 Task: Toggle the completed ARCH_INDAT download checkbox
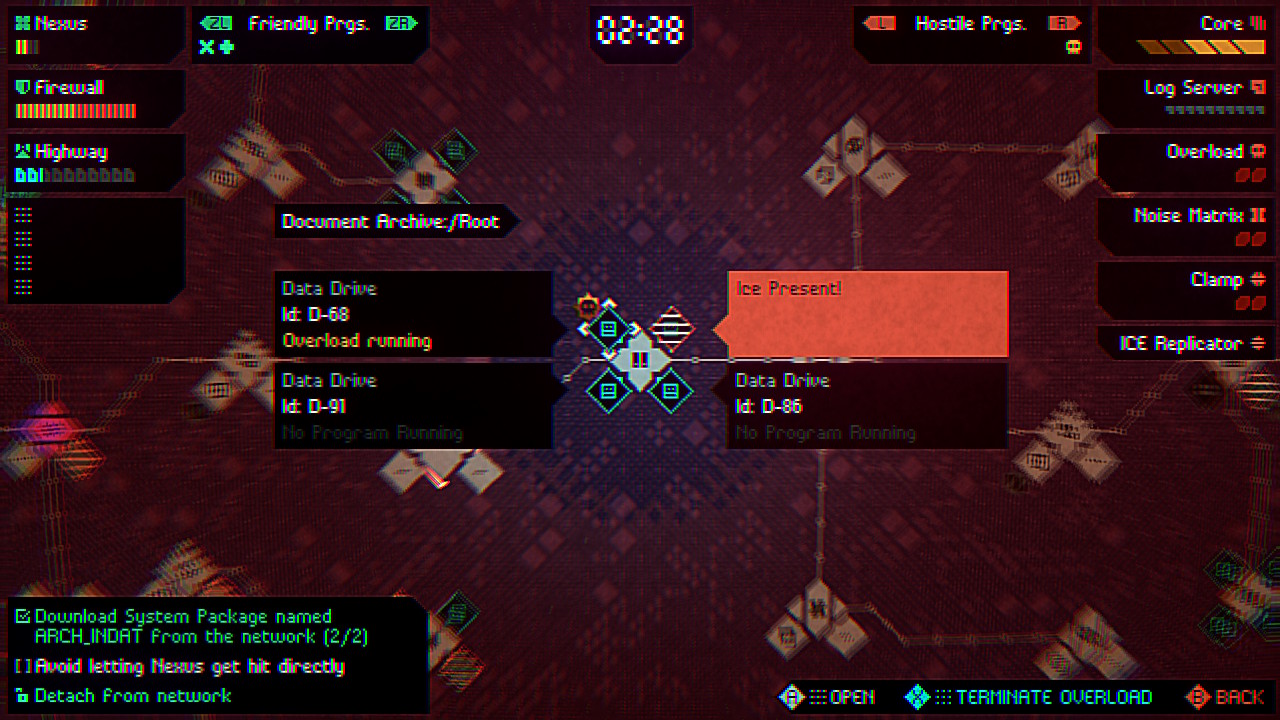click(25, 616)
